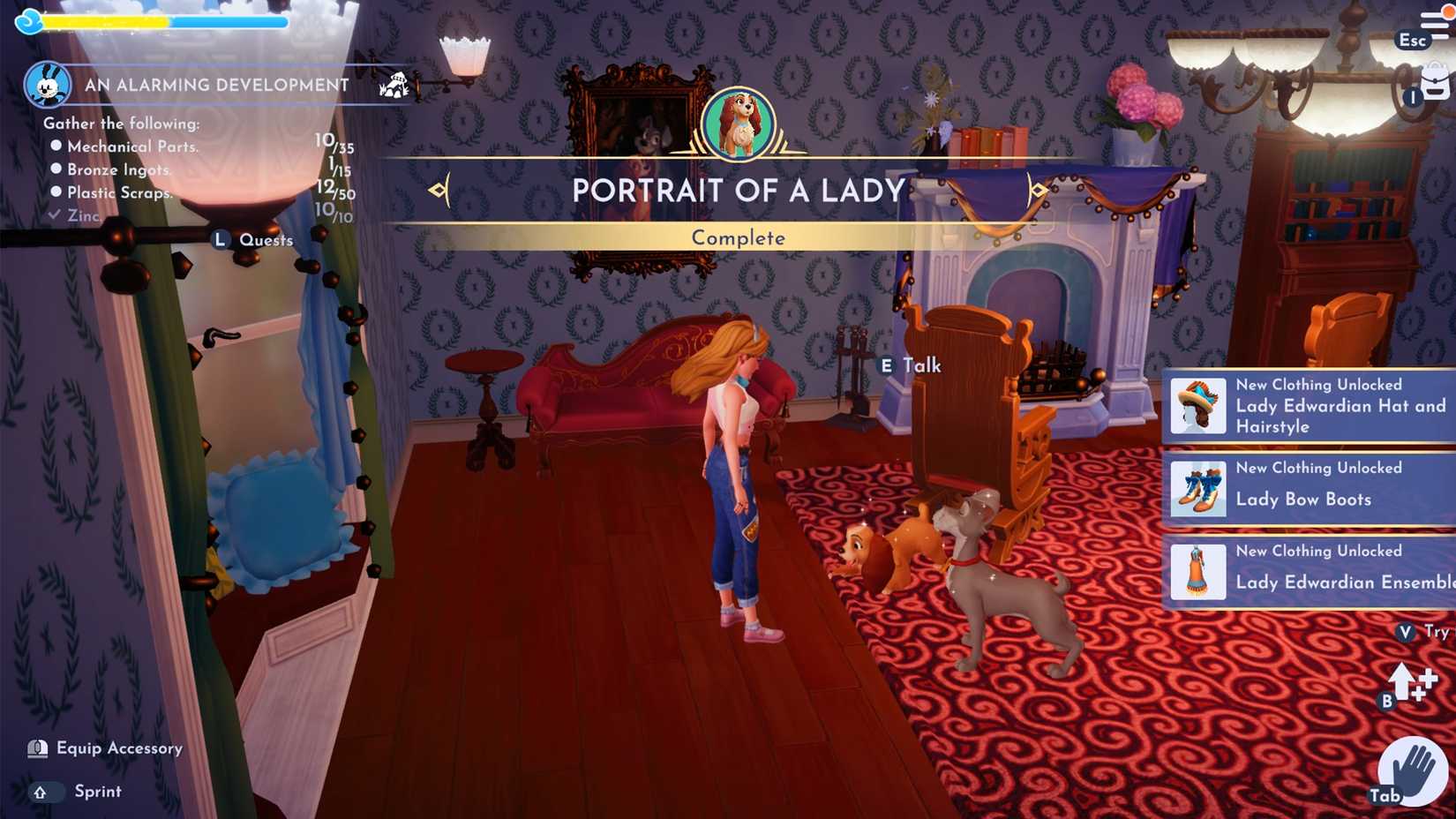Image resolution: width=1456 pixels, height=819 pixels.
Task: Click the left chevron on the quest banner
Action: pyautogui.click(x=439, y=188)
